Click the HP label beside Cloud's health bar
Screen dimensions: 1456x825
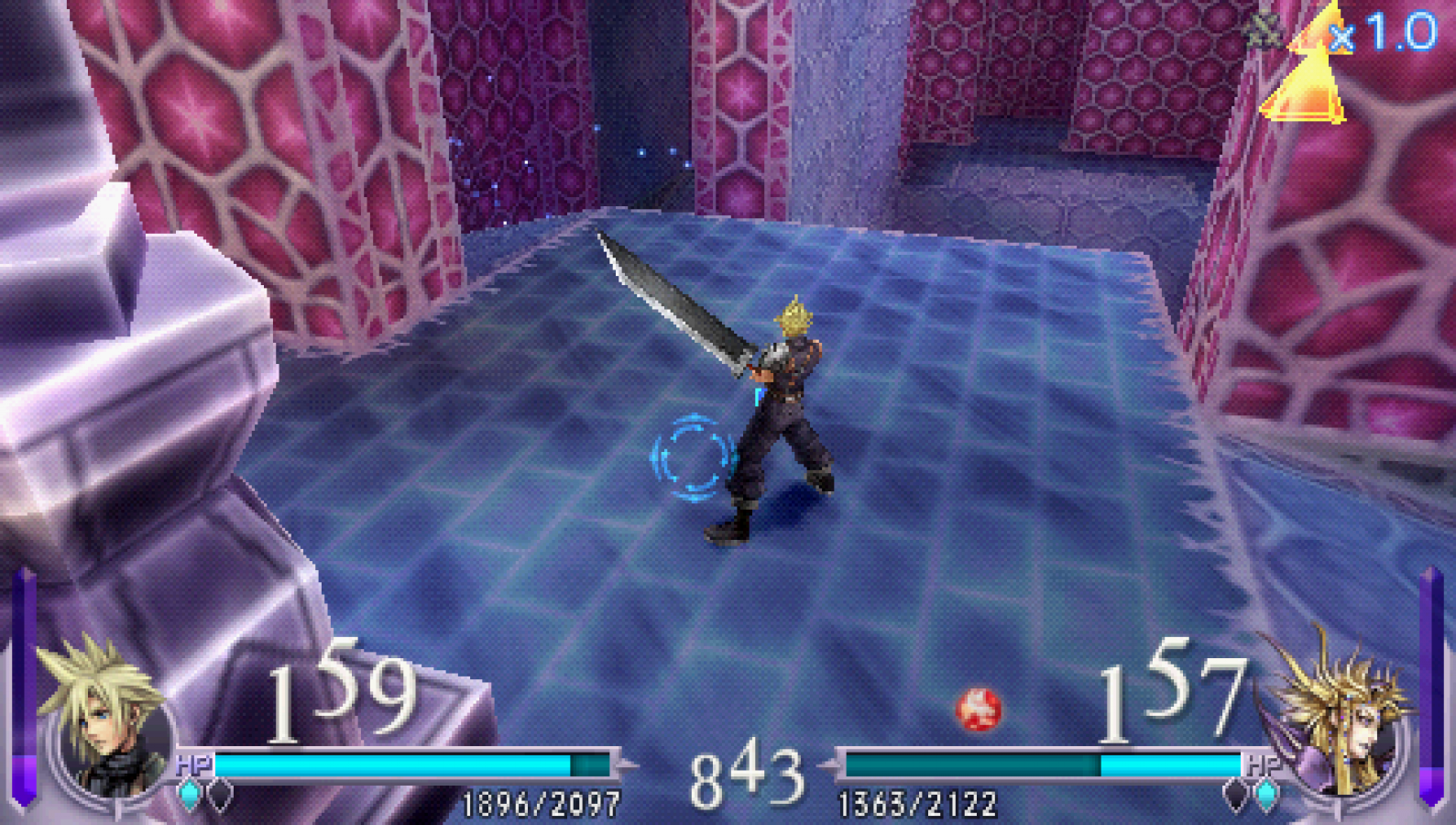[x=192, y=764]
